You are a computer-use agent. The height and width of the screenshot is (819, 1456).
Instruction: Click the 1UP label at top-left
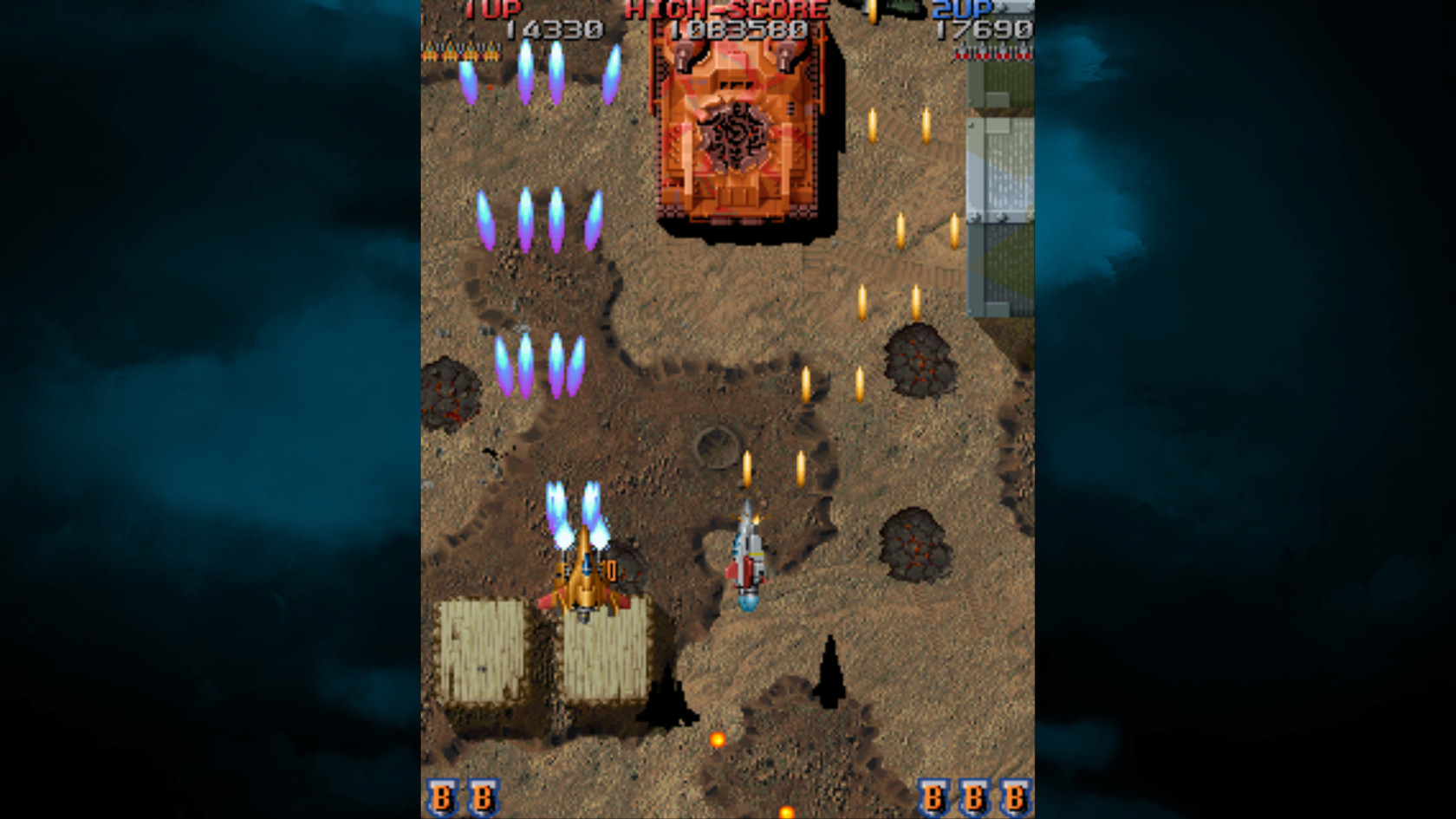(491, 10)
